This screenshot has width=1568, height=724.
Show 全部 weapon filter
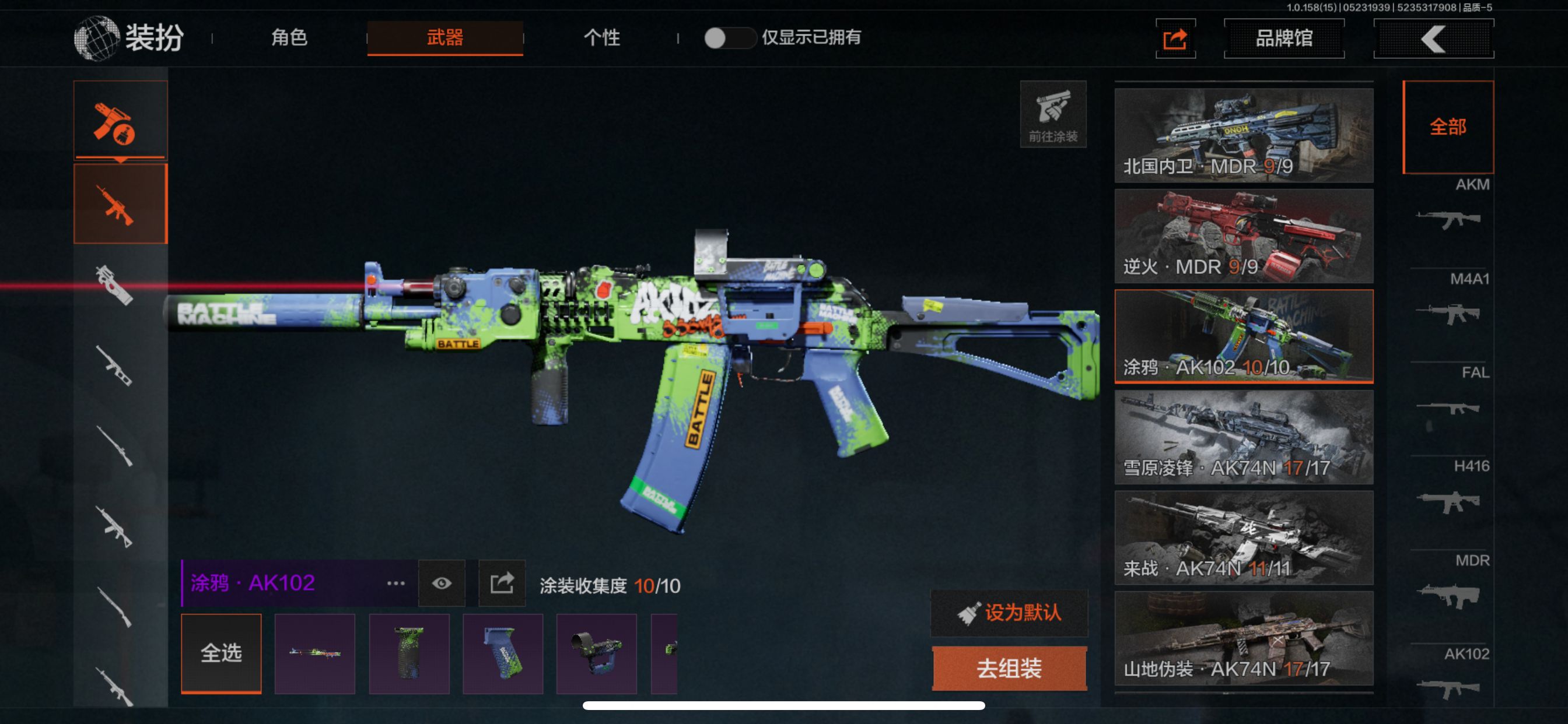coord(1447,126)
